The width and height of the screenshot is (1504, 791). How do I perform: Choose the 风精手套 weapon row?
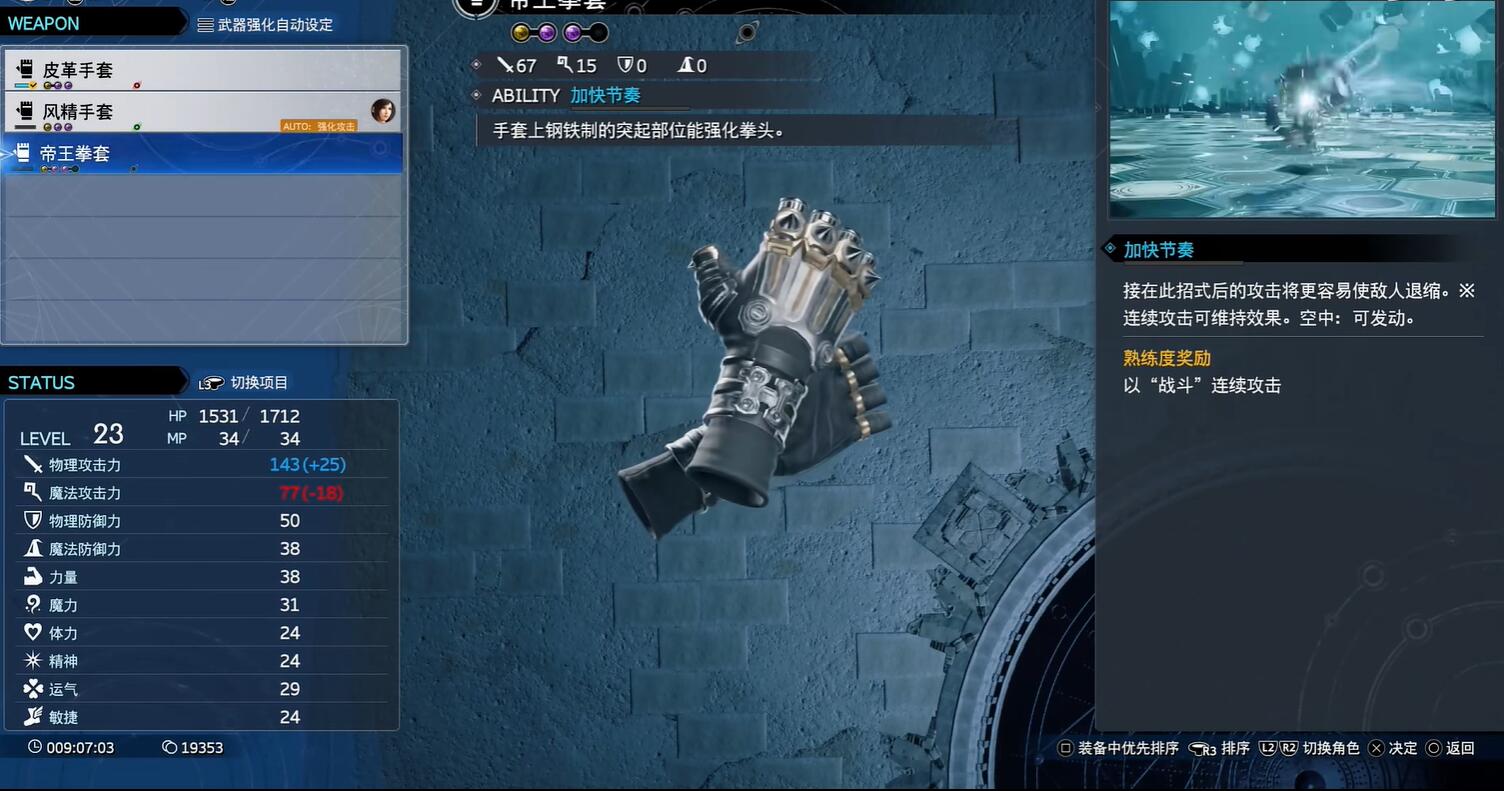[x=200, y=112]
